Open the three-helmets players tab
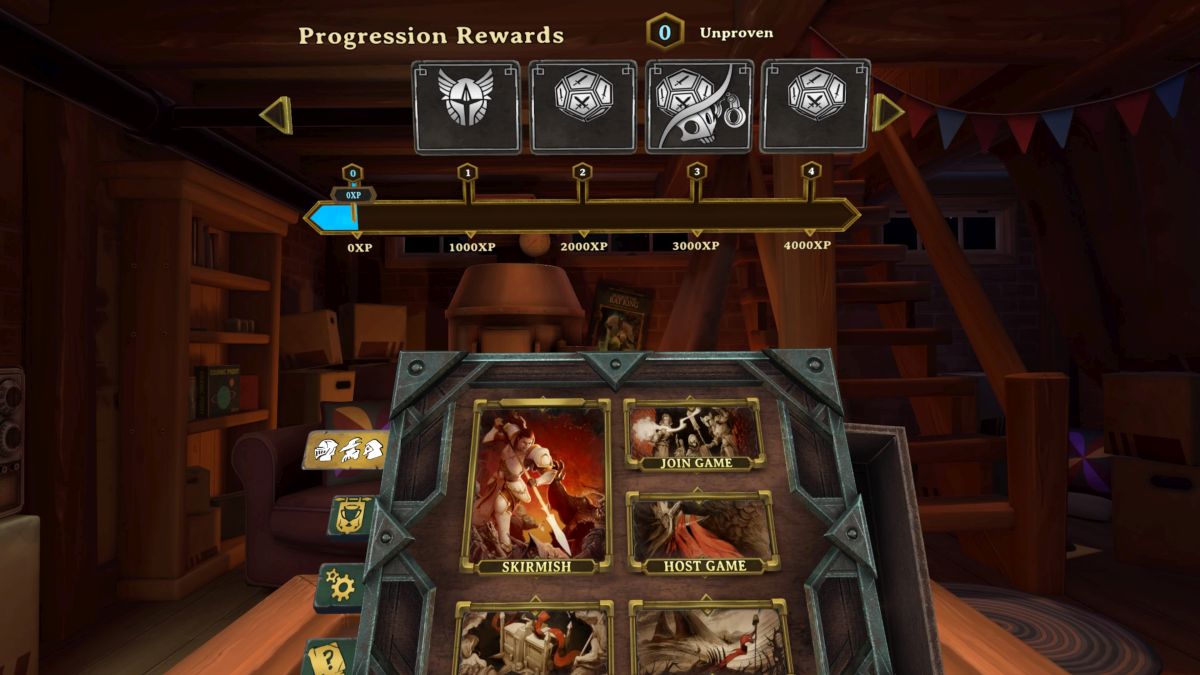 click(345, 450)
